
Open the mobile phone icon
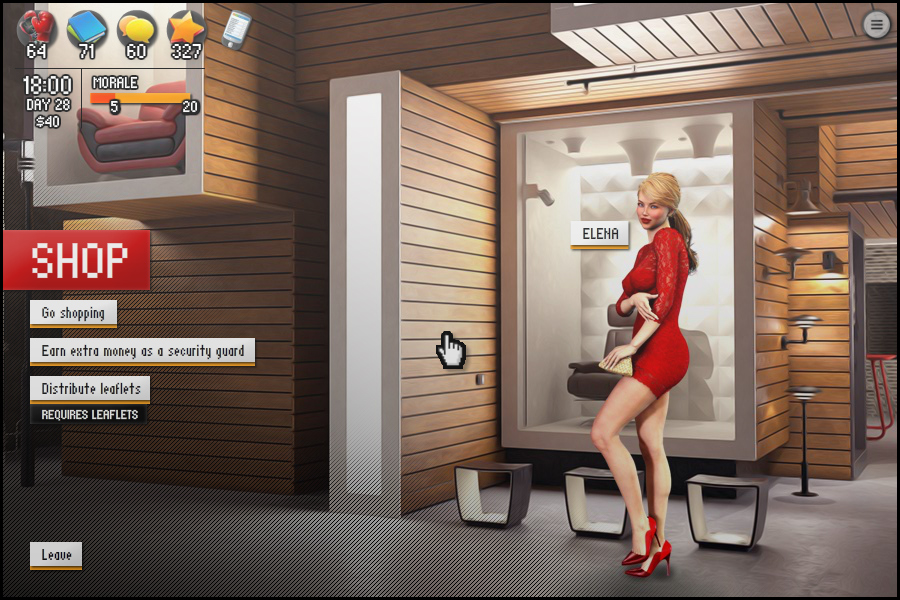tap(236, 29)
